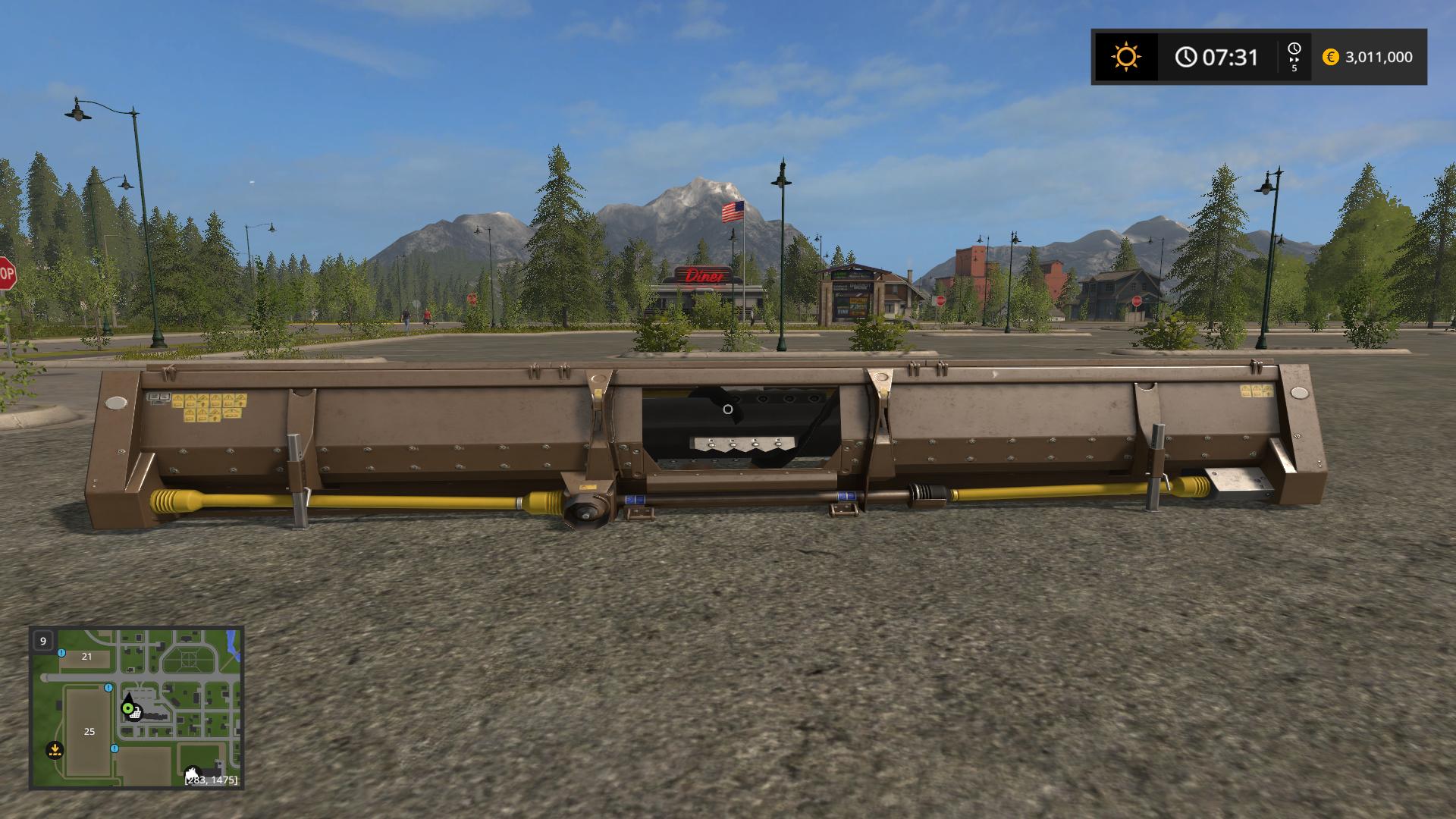
Task: Click the animal marker on the minimap
Action: (x=193, y=773)
